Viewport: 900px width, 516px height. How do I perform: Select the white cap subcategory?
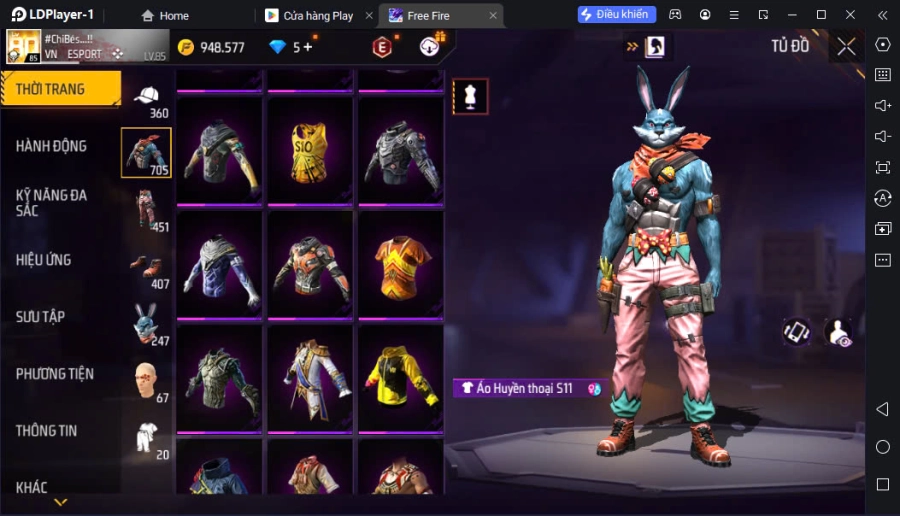147,97
